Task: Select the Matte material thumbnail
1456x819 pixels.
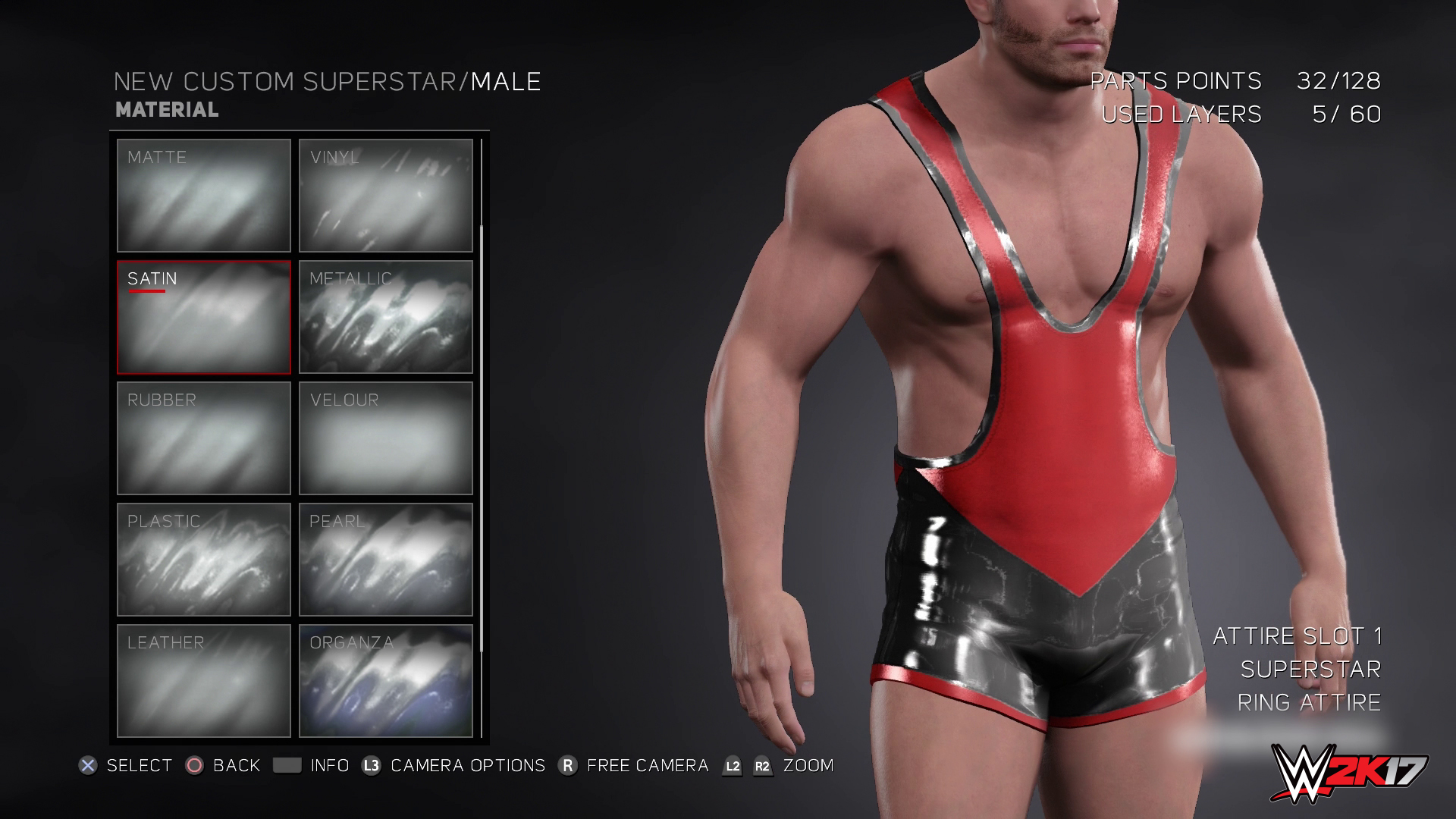Action: point(204,196)
